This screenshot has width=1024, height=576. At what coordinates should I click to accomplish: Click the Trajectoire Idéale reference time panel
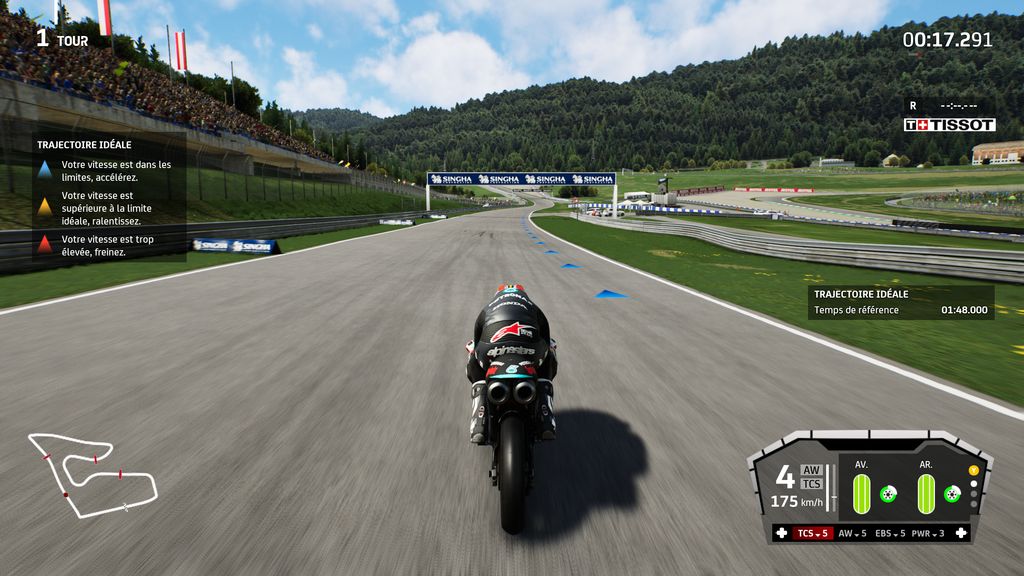click(x=901, y=303)
